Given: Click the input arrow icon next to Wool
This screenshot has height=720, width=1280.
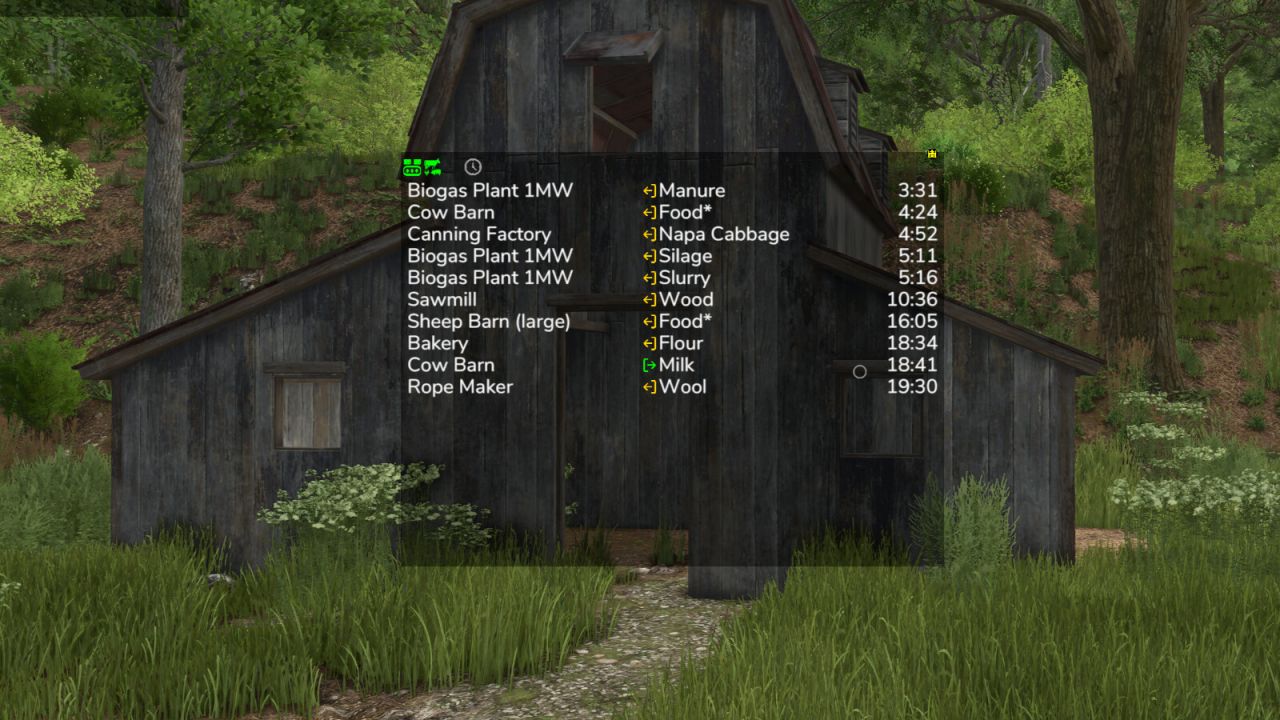Looking at the screenshot, I should (x=647, y=387).
